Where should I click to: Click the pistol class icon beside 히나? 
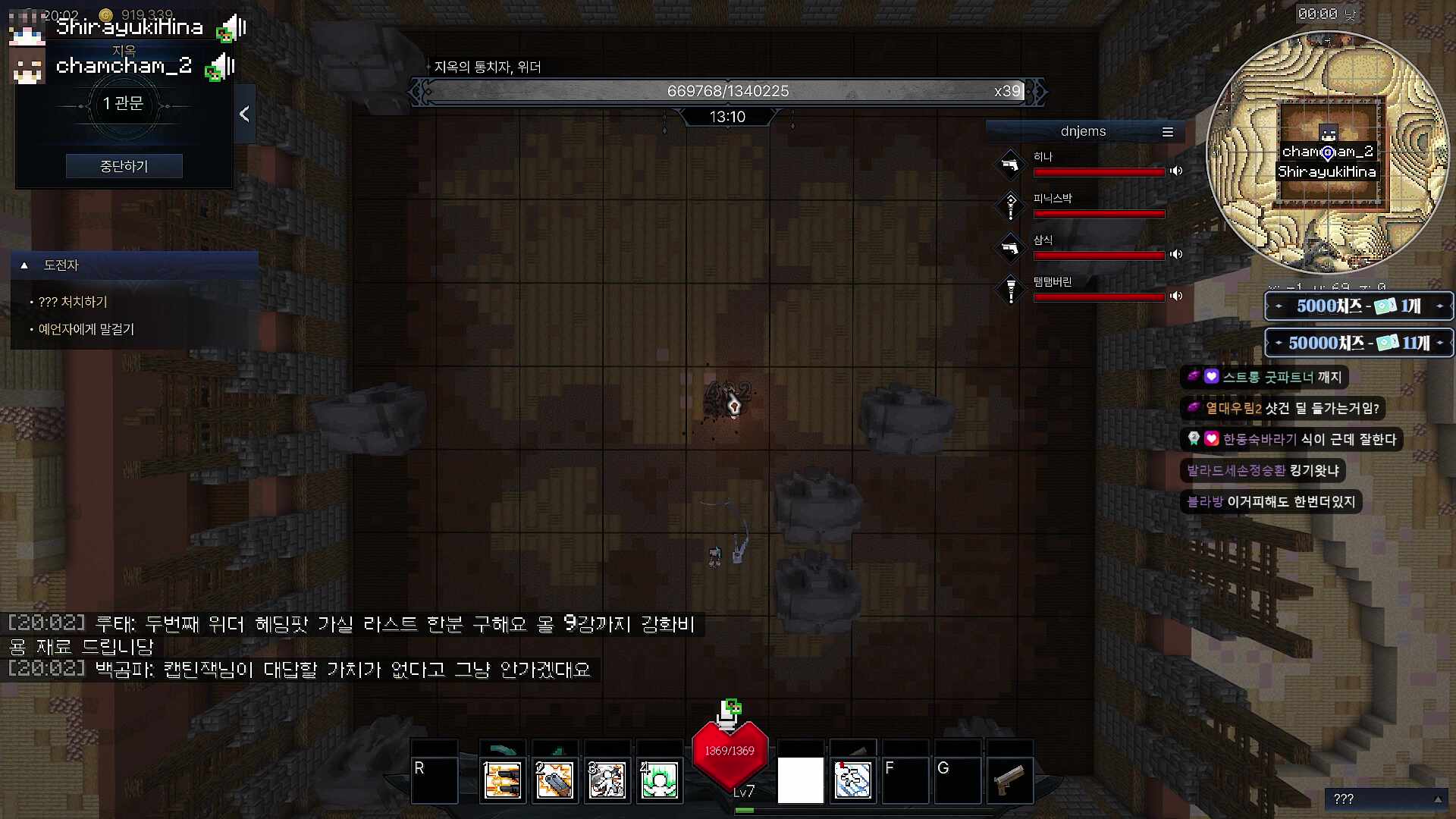pyautogui.click(x=1011, y=165)
